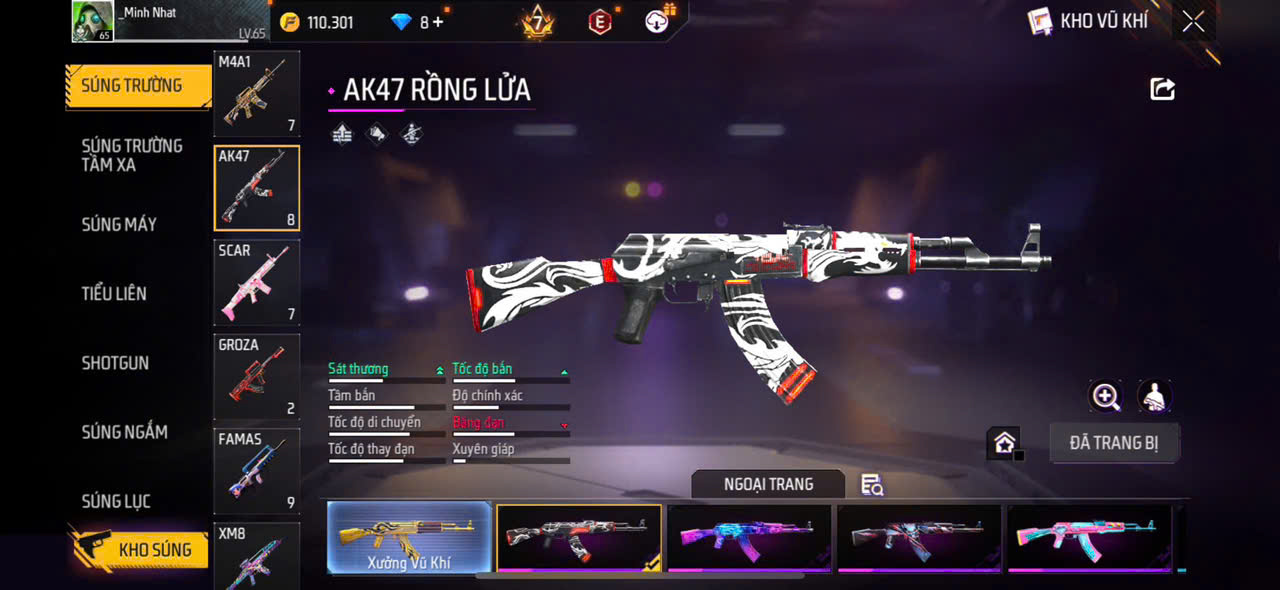Open the Súng Máy category

(119, 224)
